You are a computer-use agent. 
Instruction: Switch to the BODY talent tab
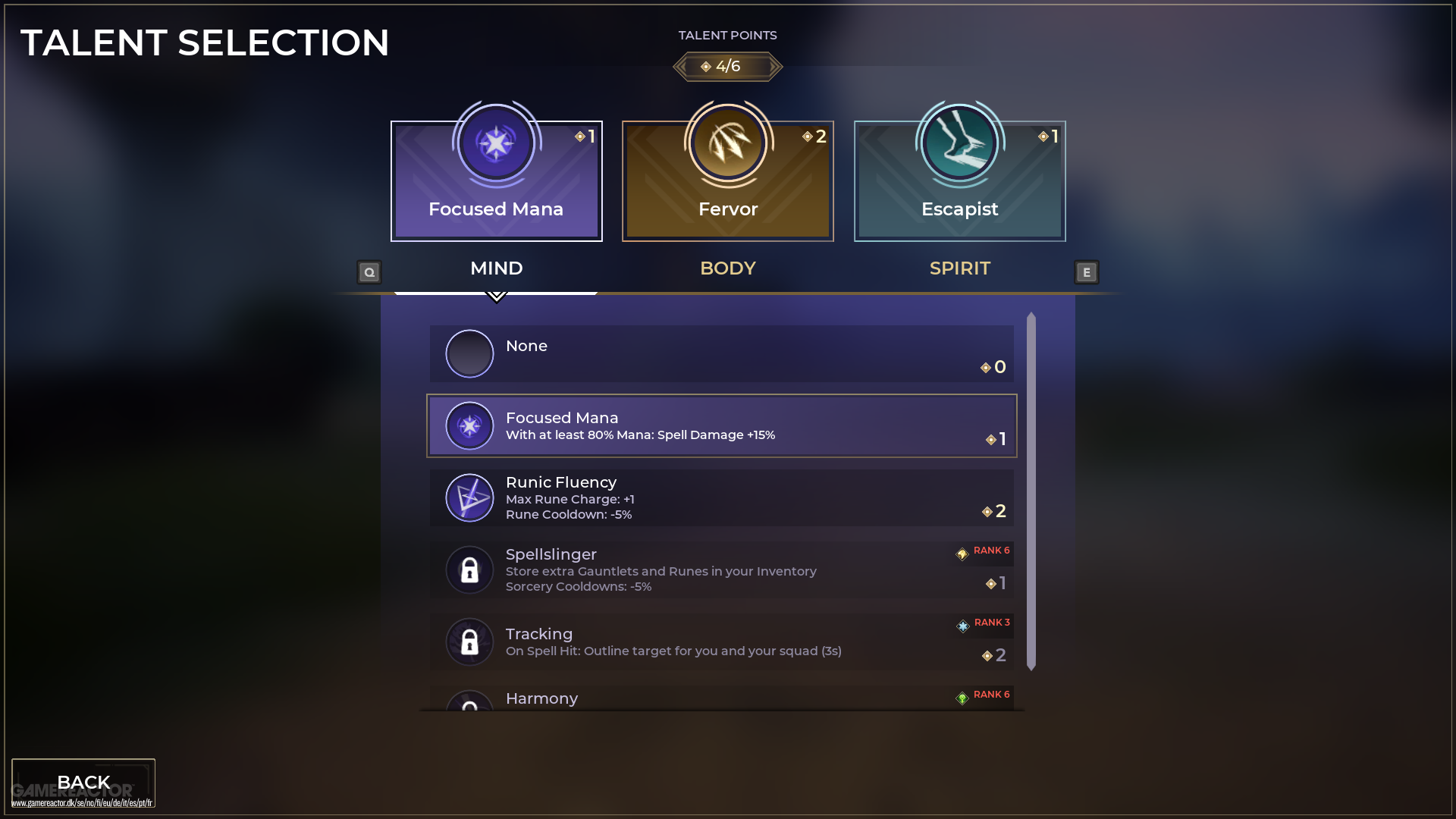727,268
